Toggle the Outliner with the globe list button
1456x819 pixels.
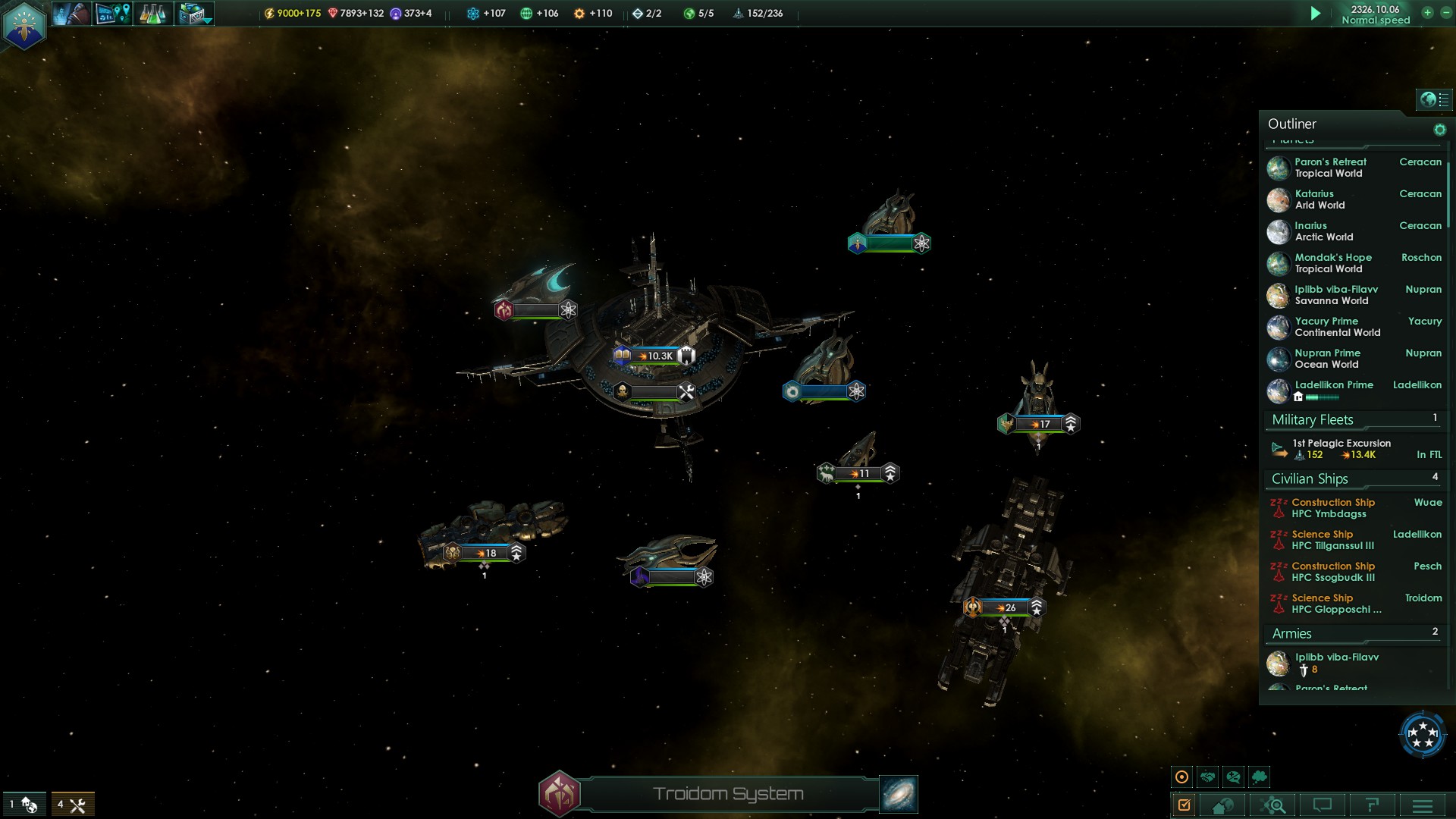[1434, 99]
